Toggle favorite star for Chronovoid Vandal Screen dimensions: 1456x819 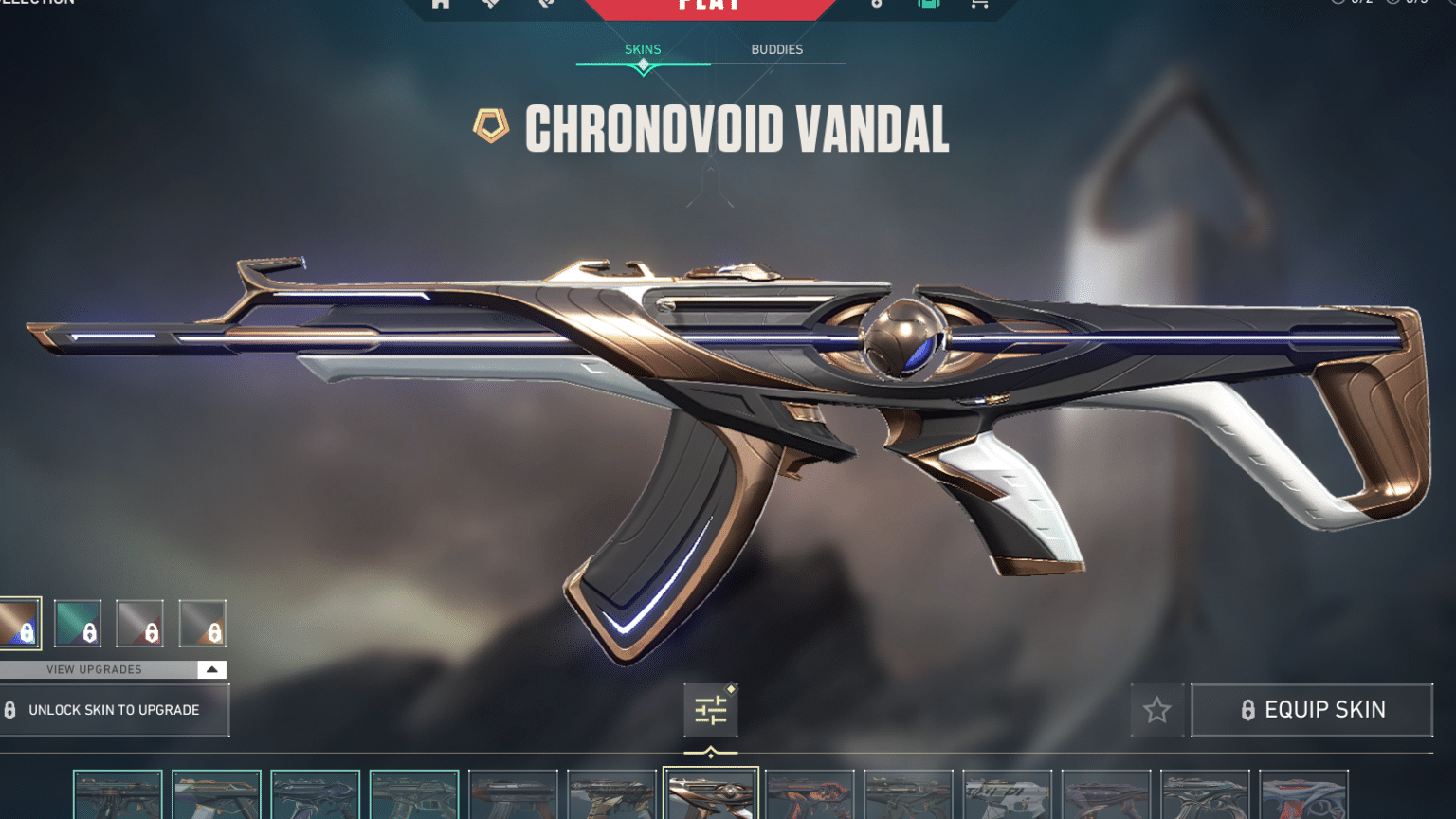click(x=1157, y=708)
